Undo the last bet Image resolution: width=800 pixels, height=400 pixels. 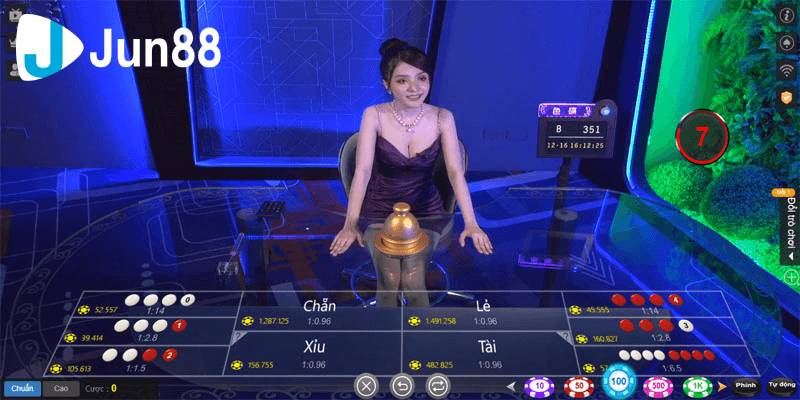pos(402,384)
